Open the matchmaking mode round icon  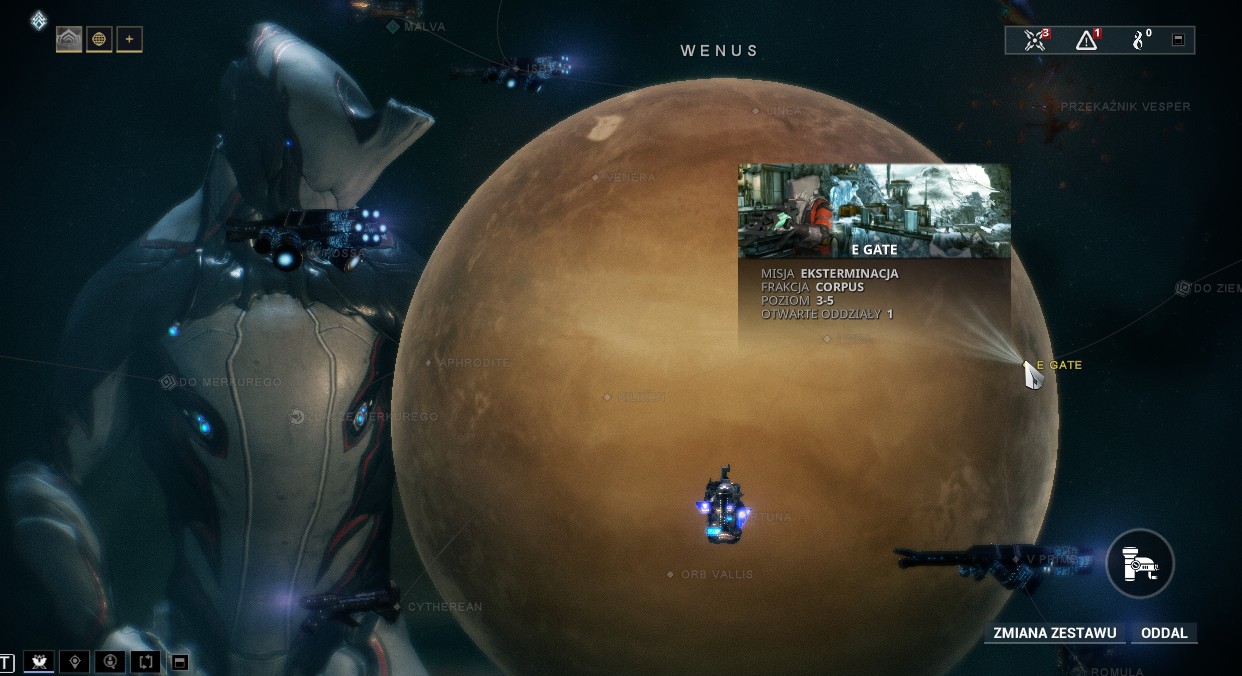pos(1139,565)
